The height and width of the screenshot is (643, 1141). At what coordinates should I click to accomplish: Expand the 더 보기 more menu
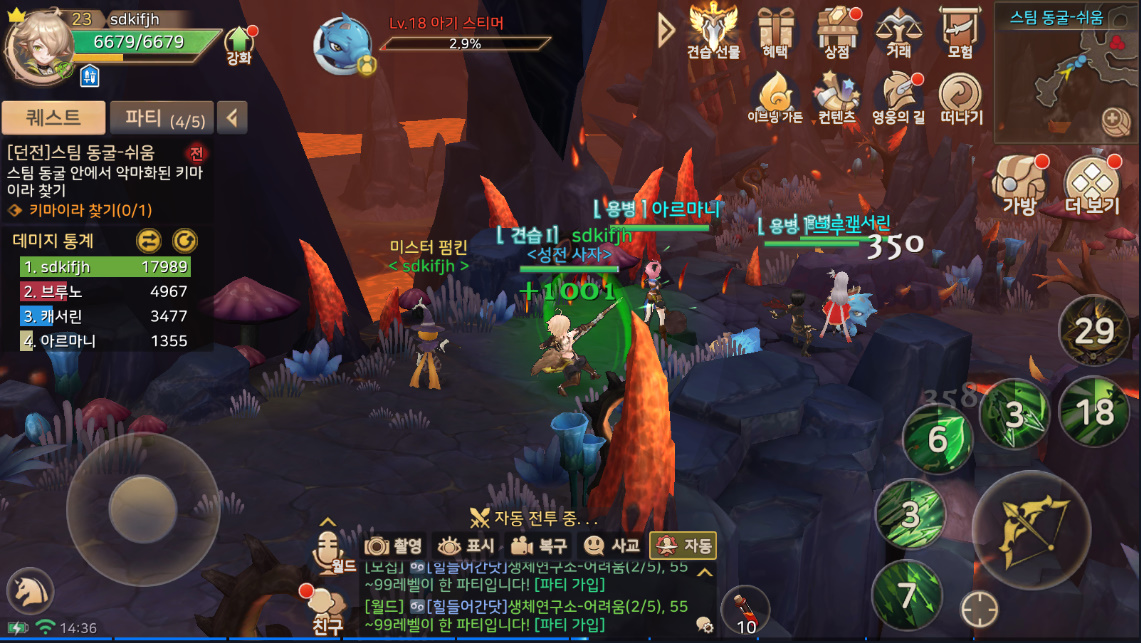tap(1091, 185)
